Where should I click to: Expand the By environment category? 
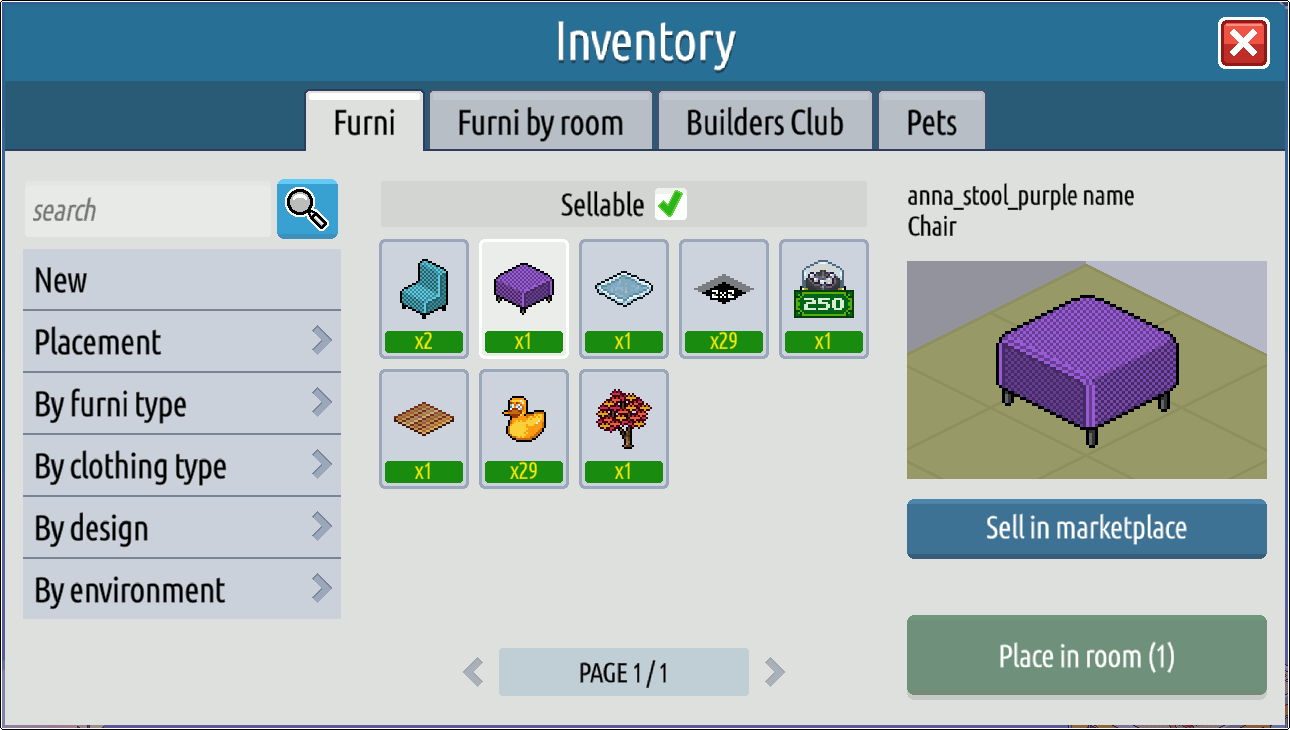tap(181, 590)
